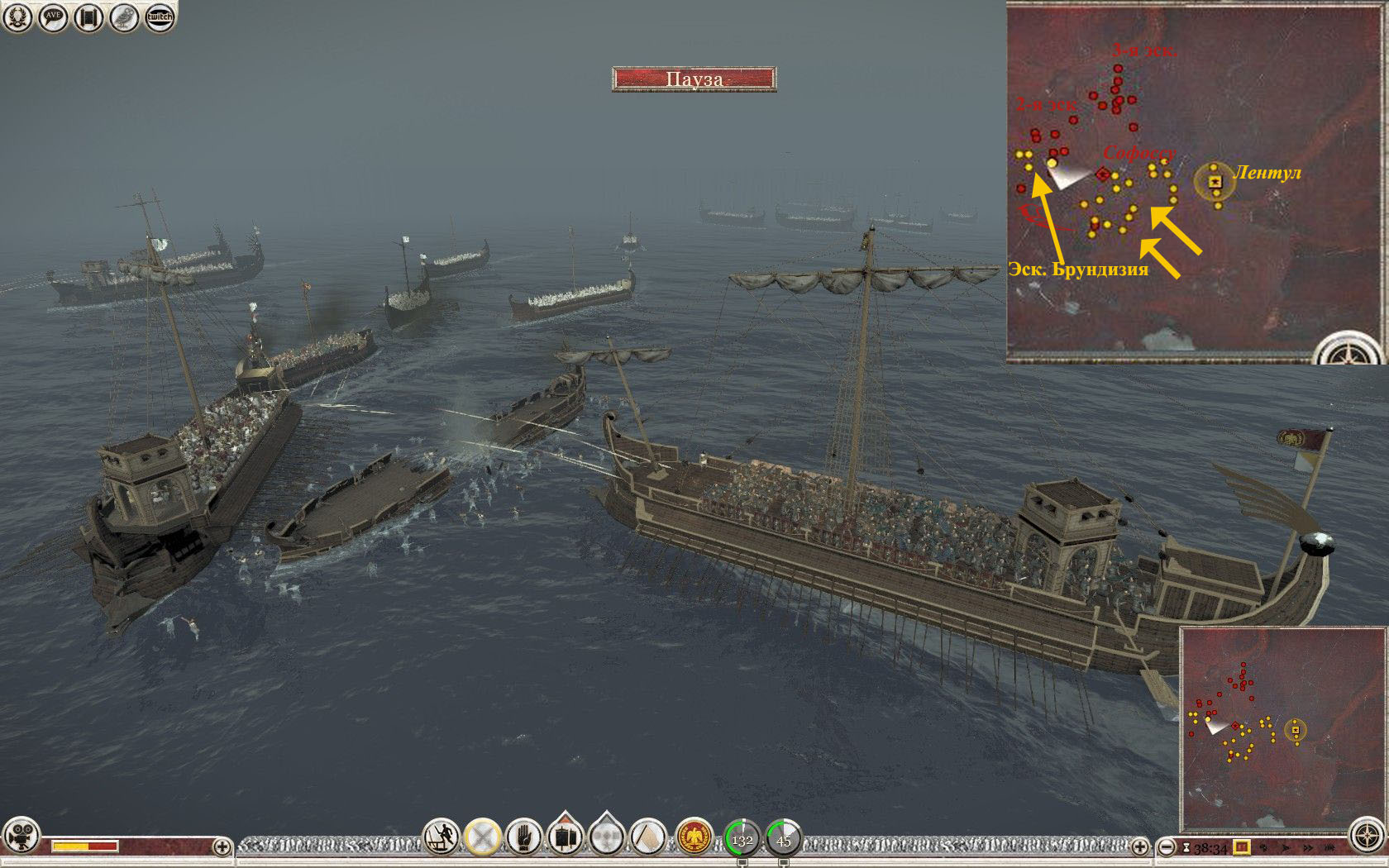Click the cinematic camera icon

point(21,835)
